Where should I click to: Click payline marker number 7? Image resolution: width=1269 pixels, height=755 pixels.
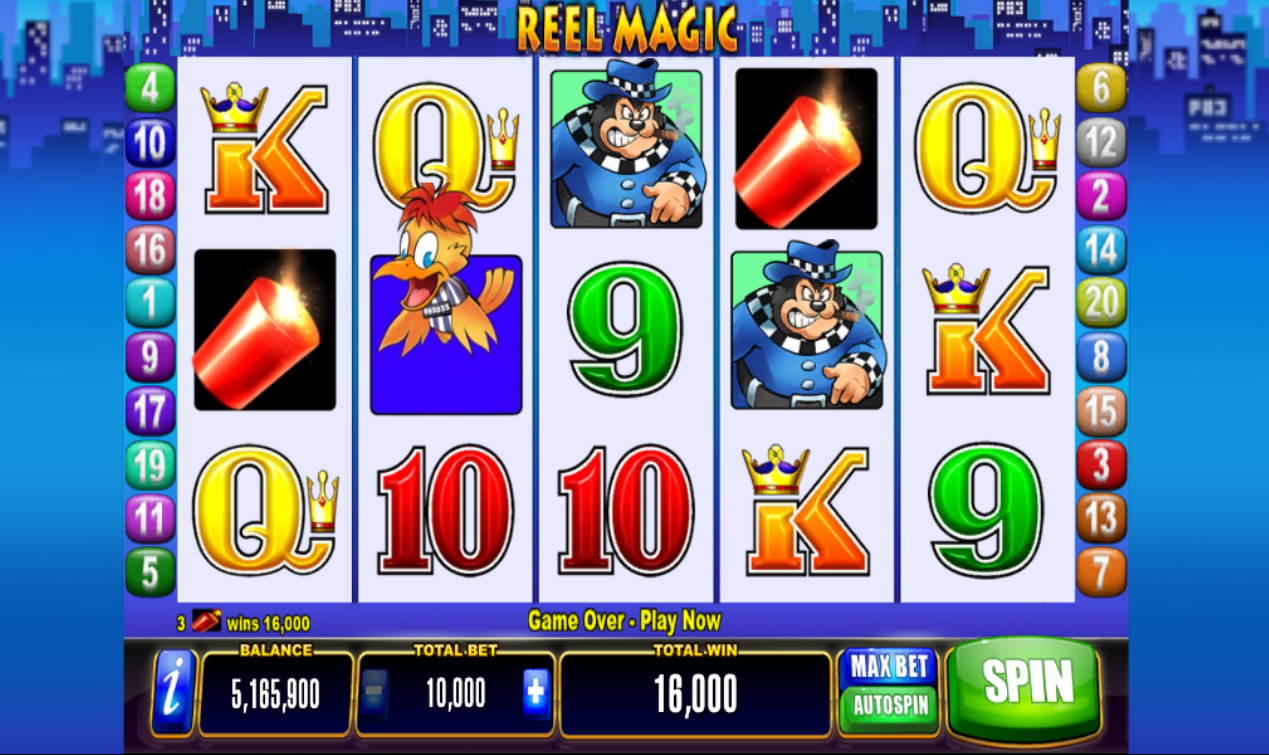[1101, 572]
